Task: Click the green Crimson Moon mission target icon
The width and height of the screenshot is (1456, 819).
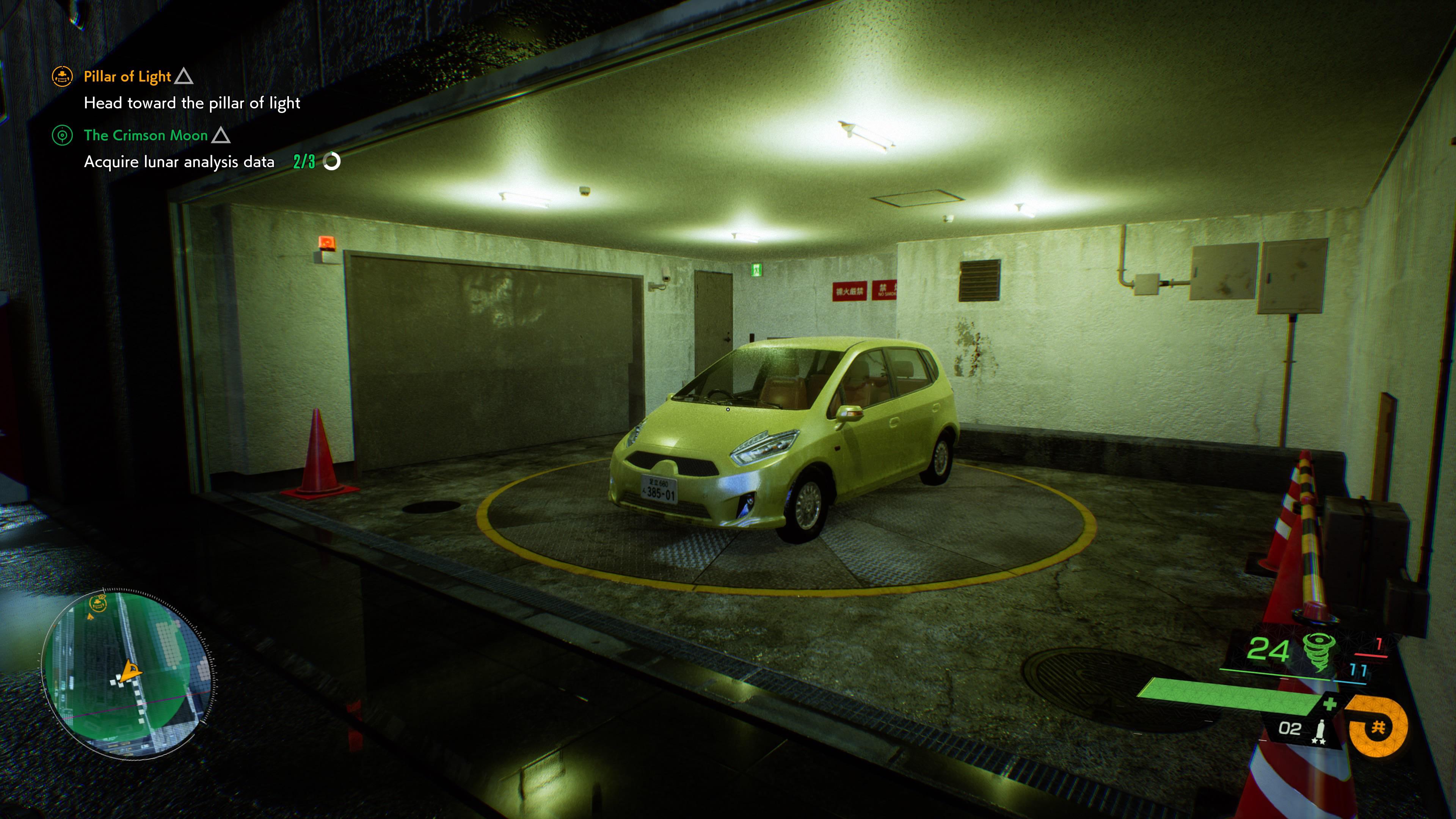Action: (62, 136)
